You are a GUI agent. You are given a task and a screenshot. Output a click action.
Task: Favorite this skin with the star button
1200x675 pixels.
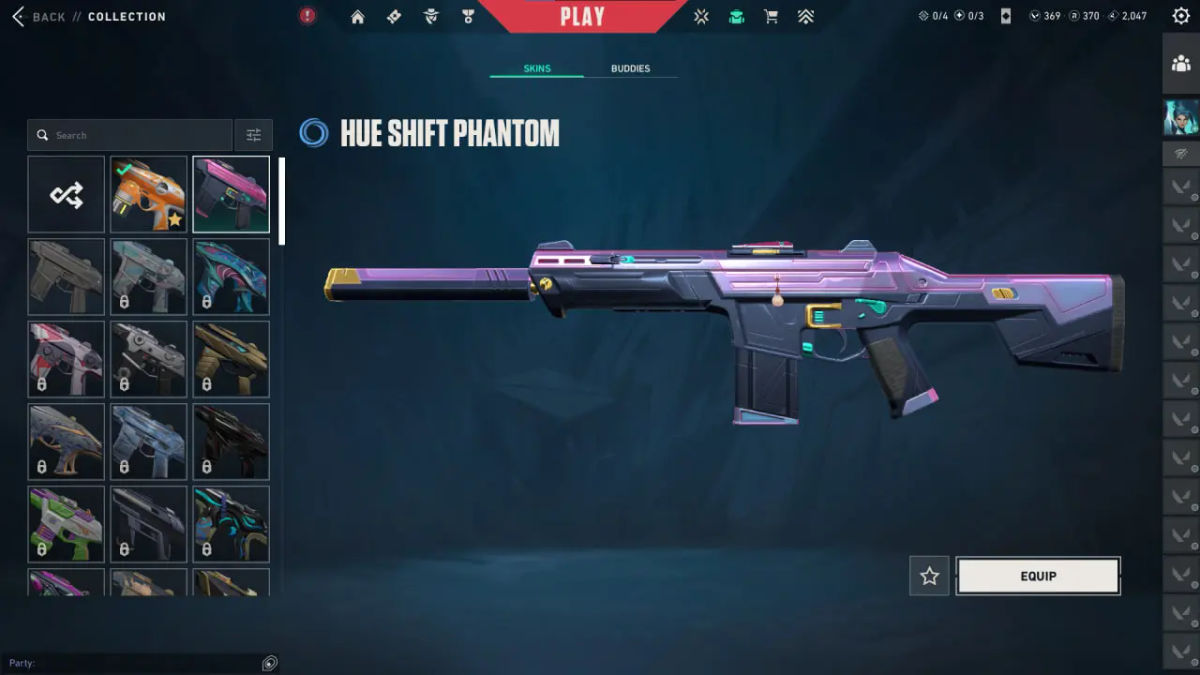929,576
